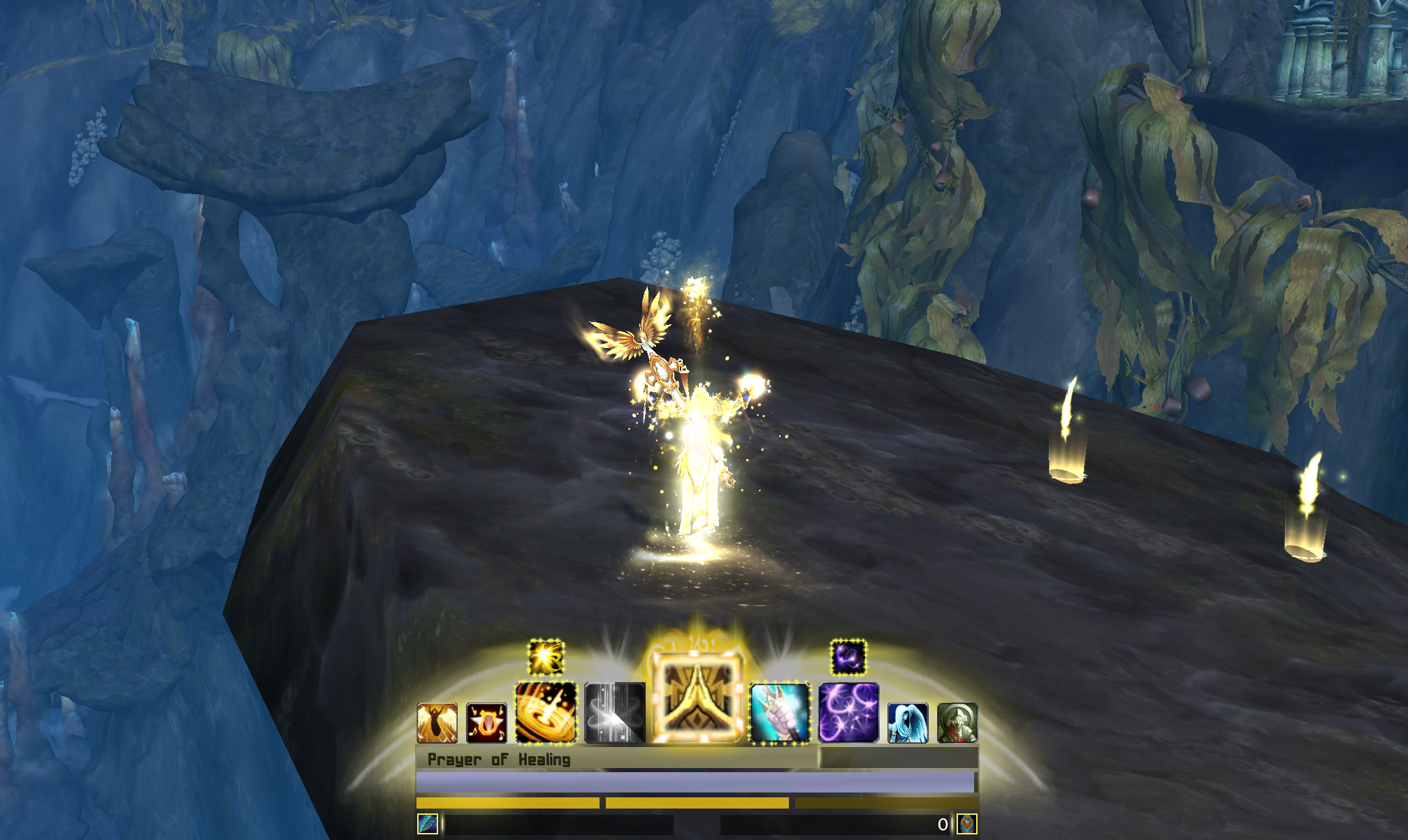Activate the armored gauntlet on cyan icon

[x=780, y=712]
